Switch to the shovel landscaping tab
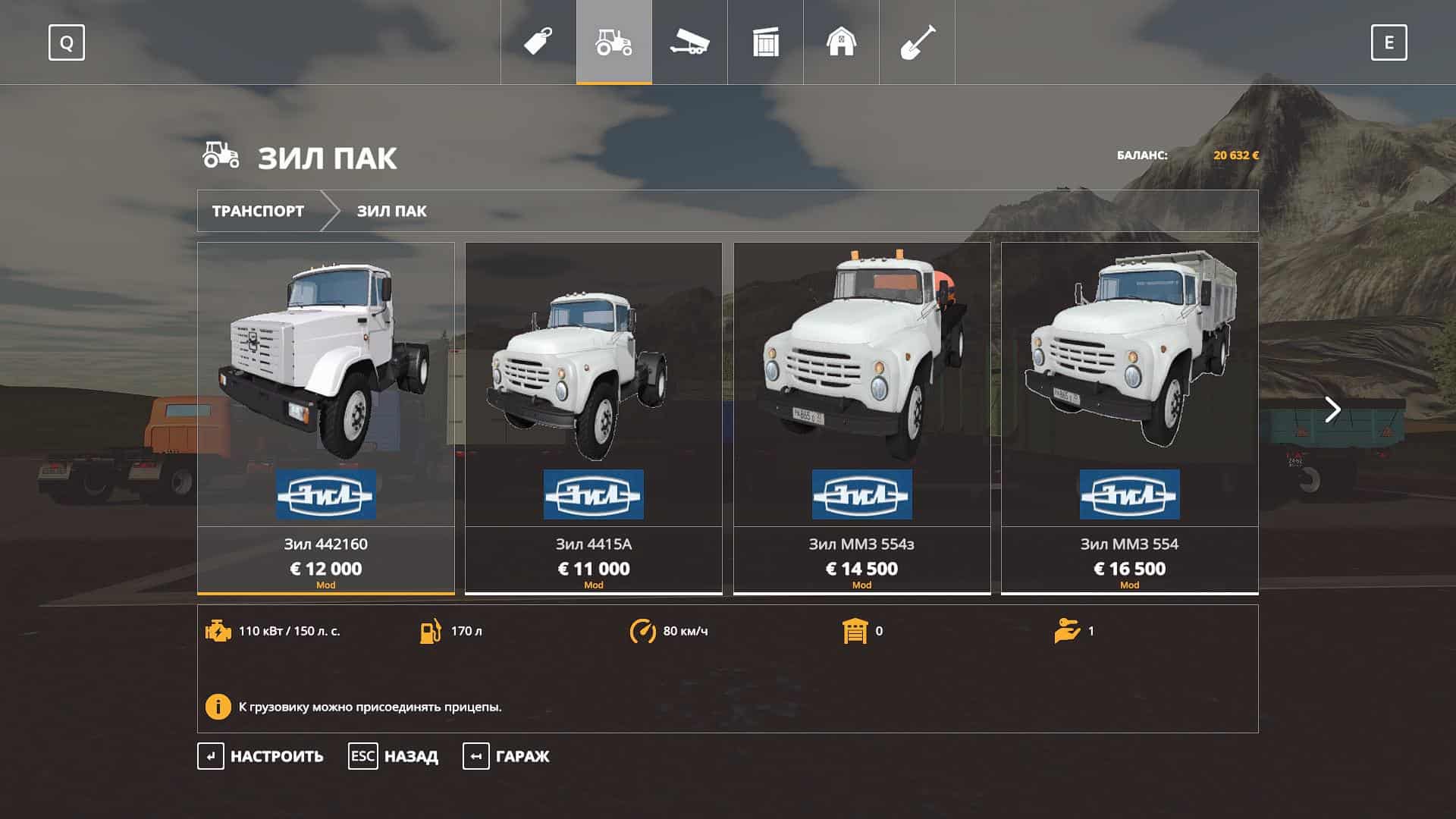 (x=917, y=42)
